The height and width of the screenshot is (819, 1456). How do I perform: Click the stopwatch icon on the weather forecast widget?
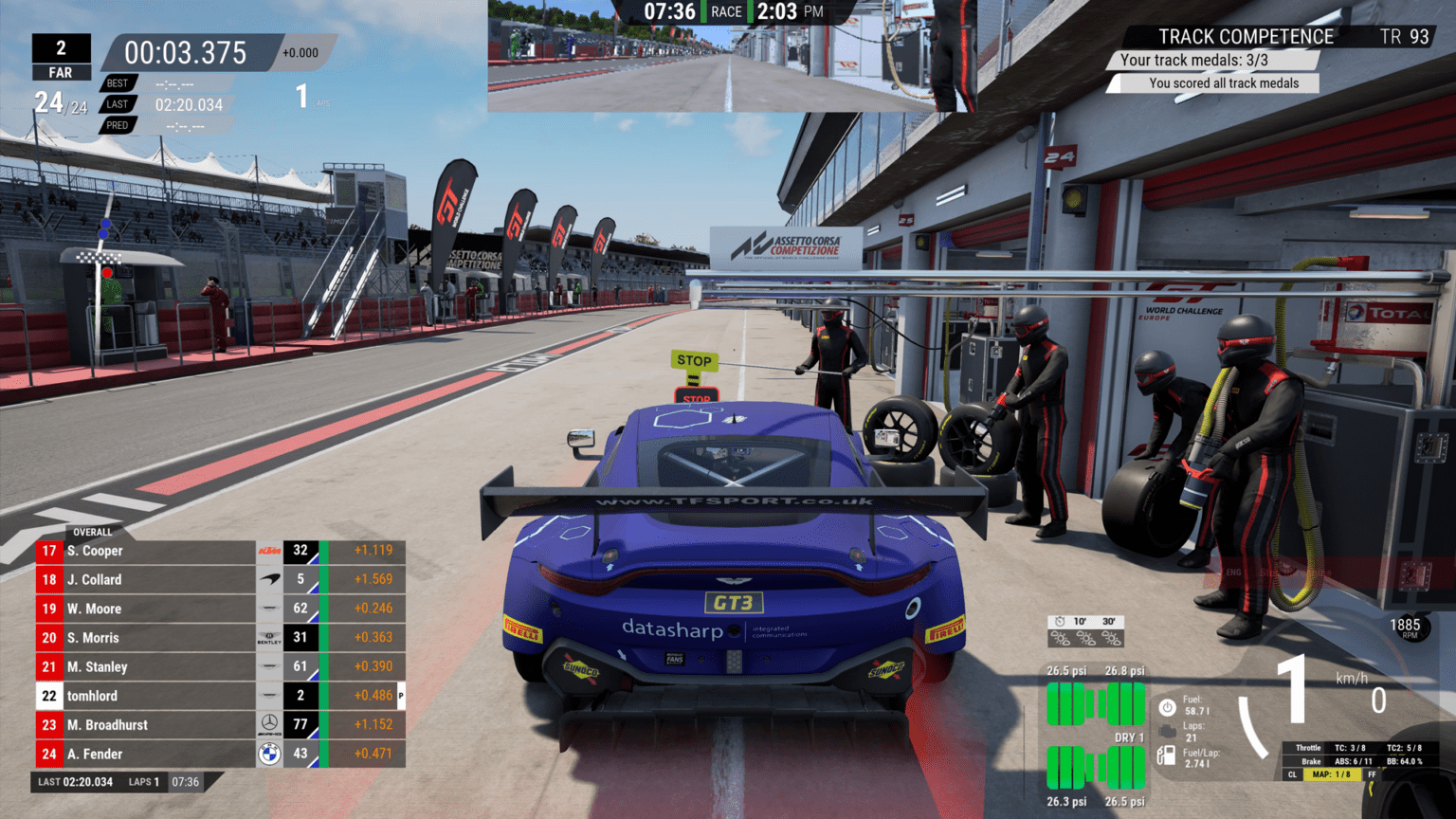[1060, 622]
